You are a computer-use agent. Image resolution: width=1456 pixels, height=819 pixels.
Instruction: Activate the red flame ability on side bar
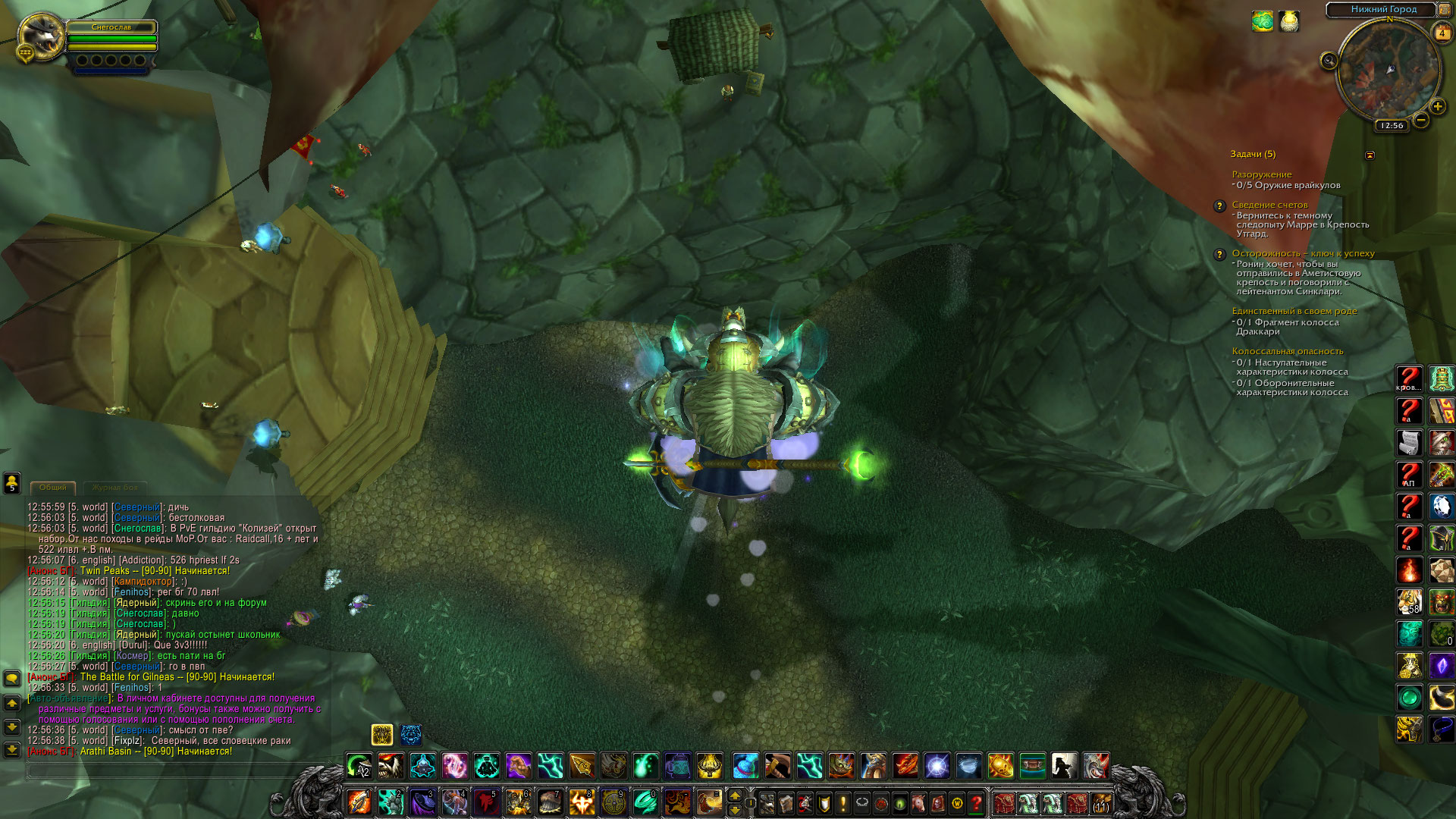[1410, 570]
